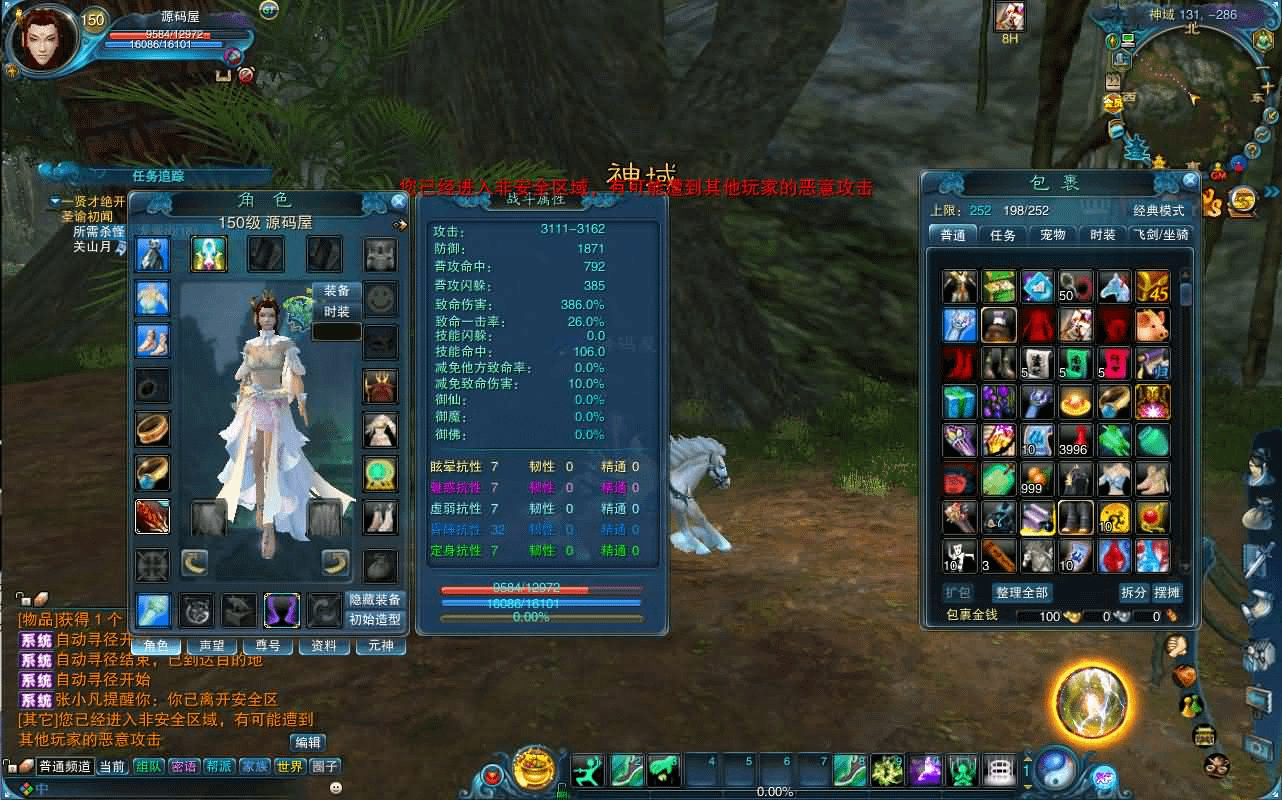Open the 摆摊 stall button
Screen dimensions: 1282x800
point(1167,593)
